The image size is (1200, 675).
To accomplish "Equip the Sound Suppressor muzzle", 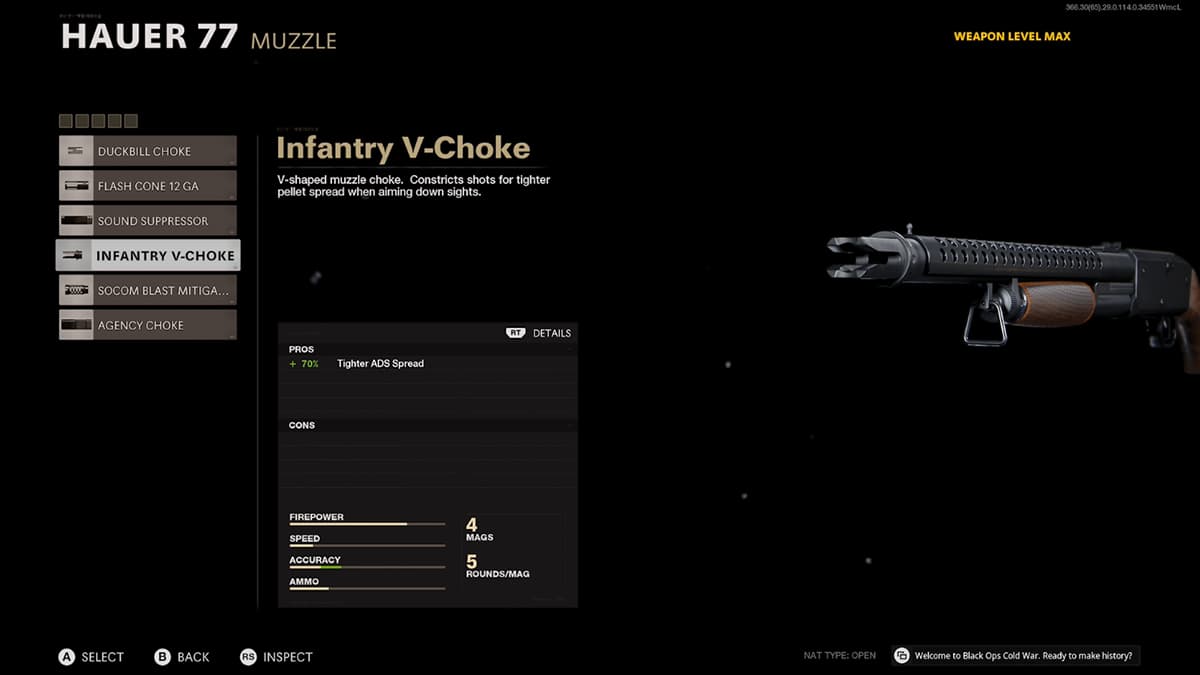I will click(x=148, y=221).
